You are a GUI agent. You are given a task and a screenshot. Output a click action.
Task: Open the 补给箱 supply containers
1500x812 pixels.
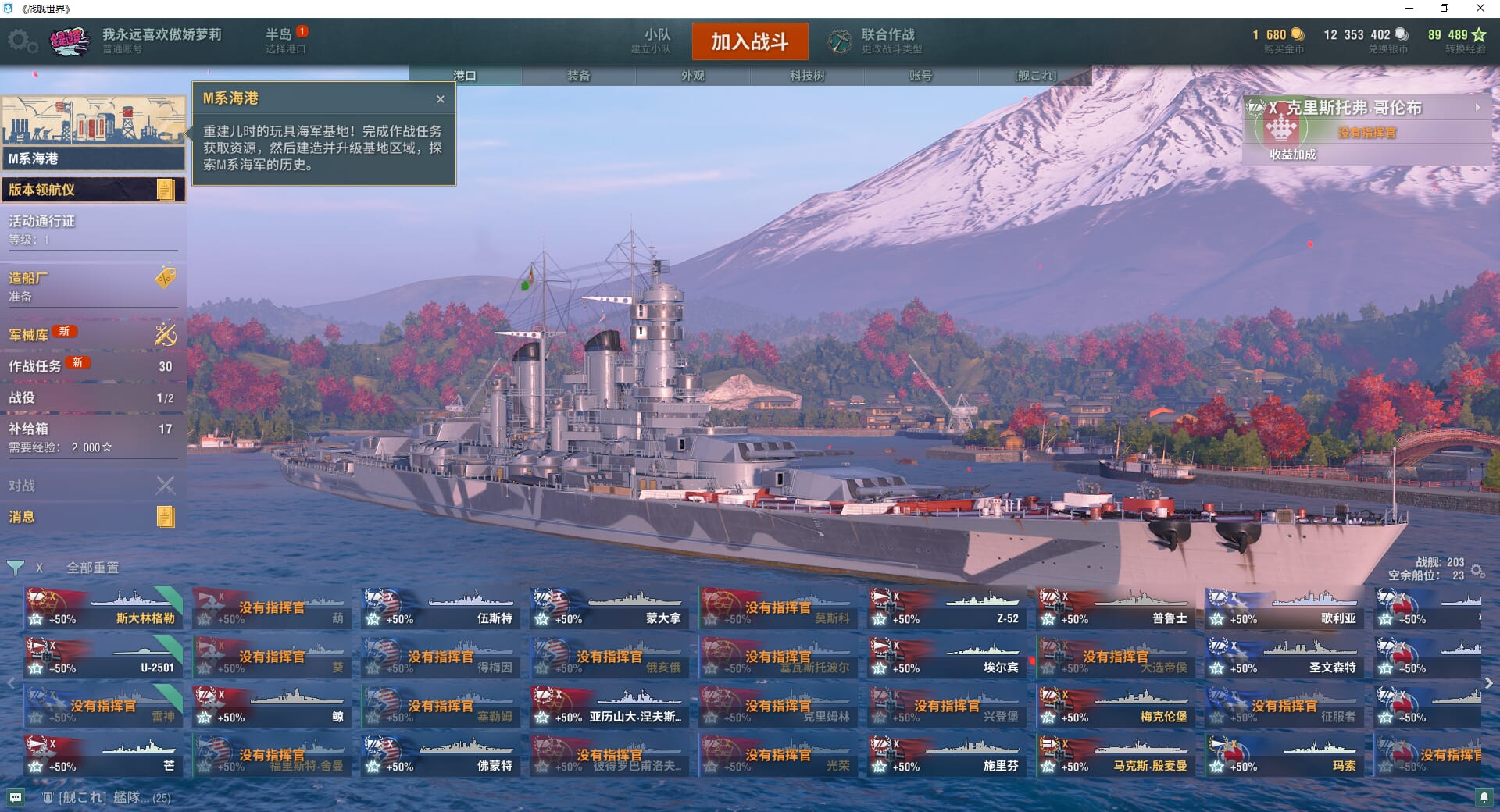92,436
